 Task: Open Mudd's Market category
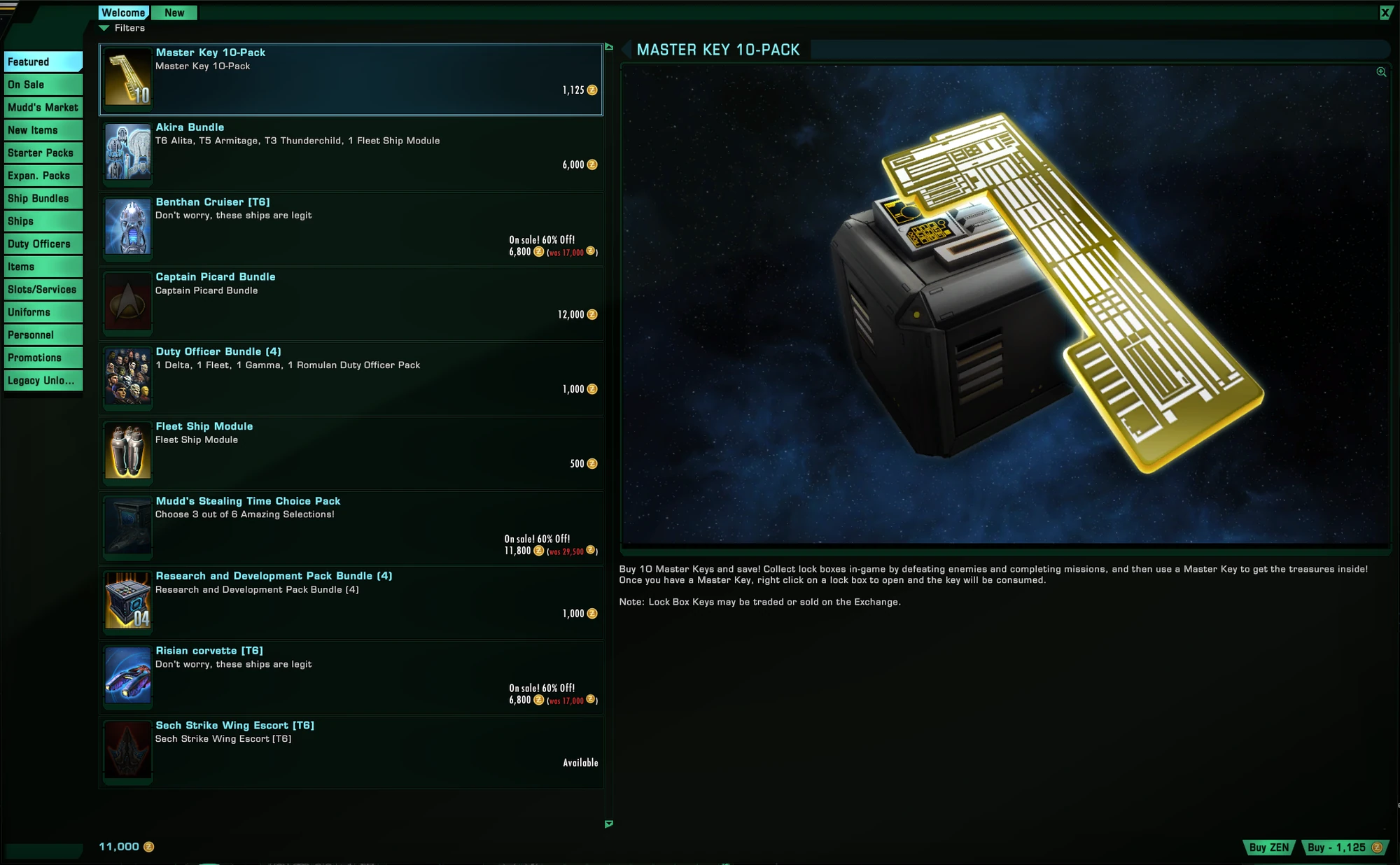(x=43, y=107)
